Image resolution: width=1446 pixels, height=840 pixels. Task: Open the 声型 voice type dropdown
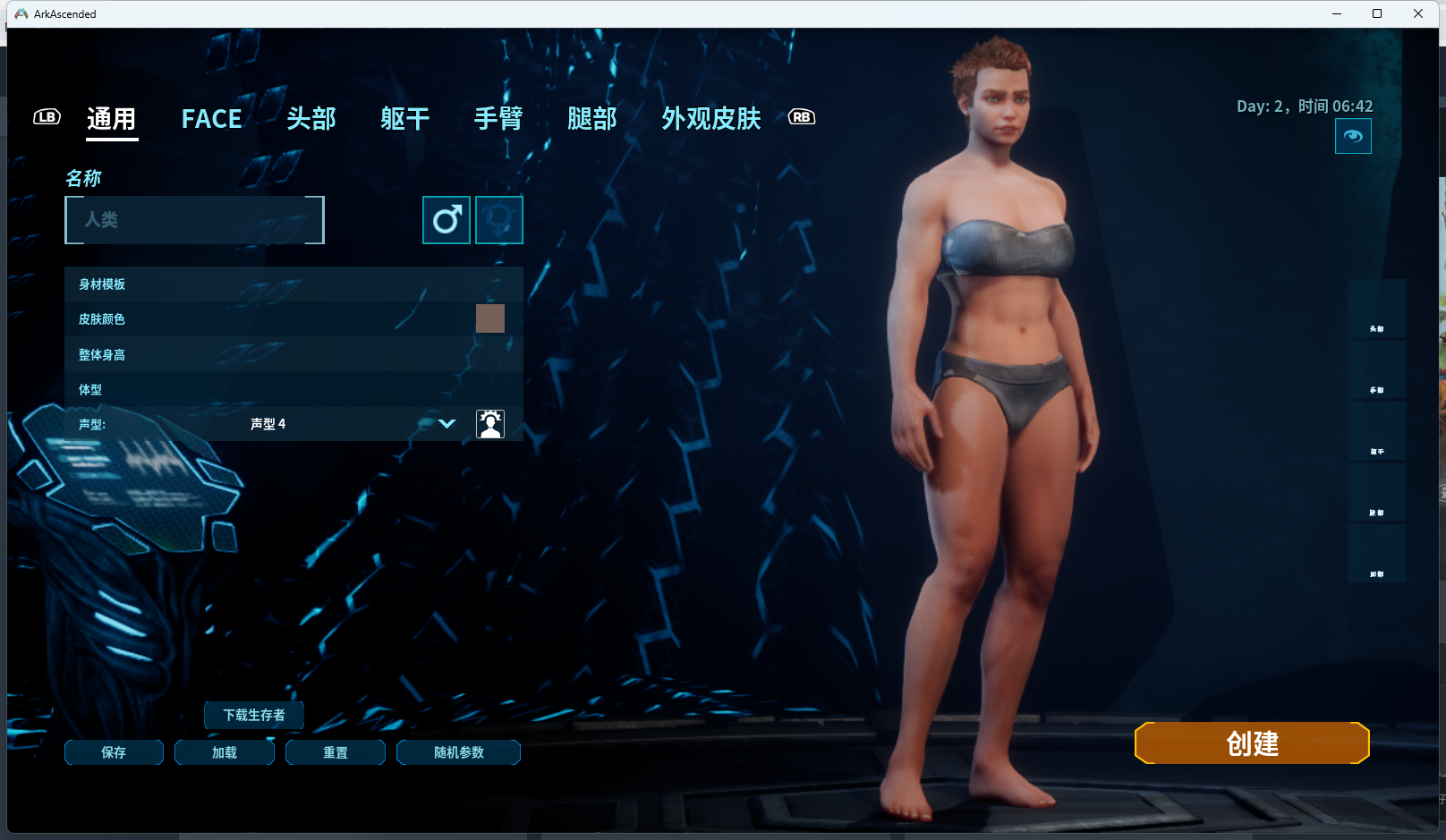tap(447, 424)
